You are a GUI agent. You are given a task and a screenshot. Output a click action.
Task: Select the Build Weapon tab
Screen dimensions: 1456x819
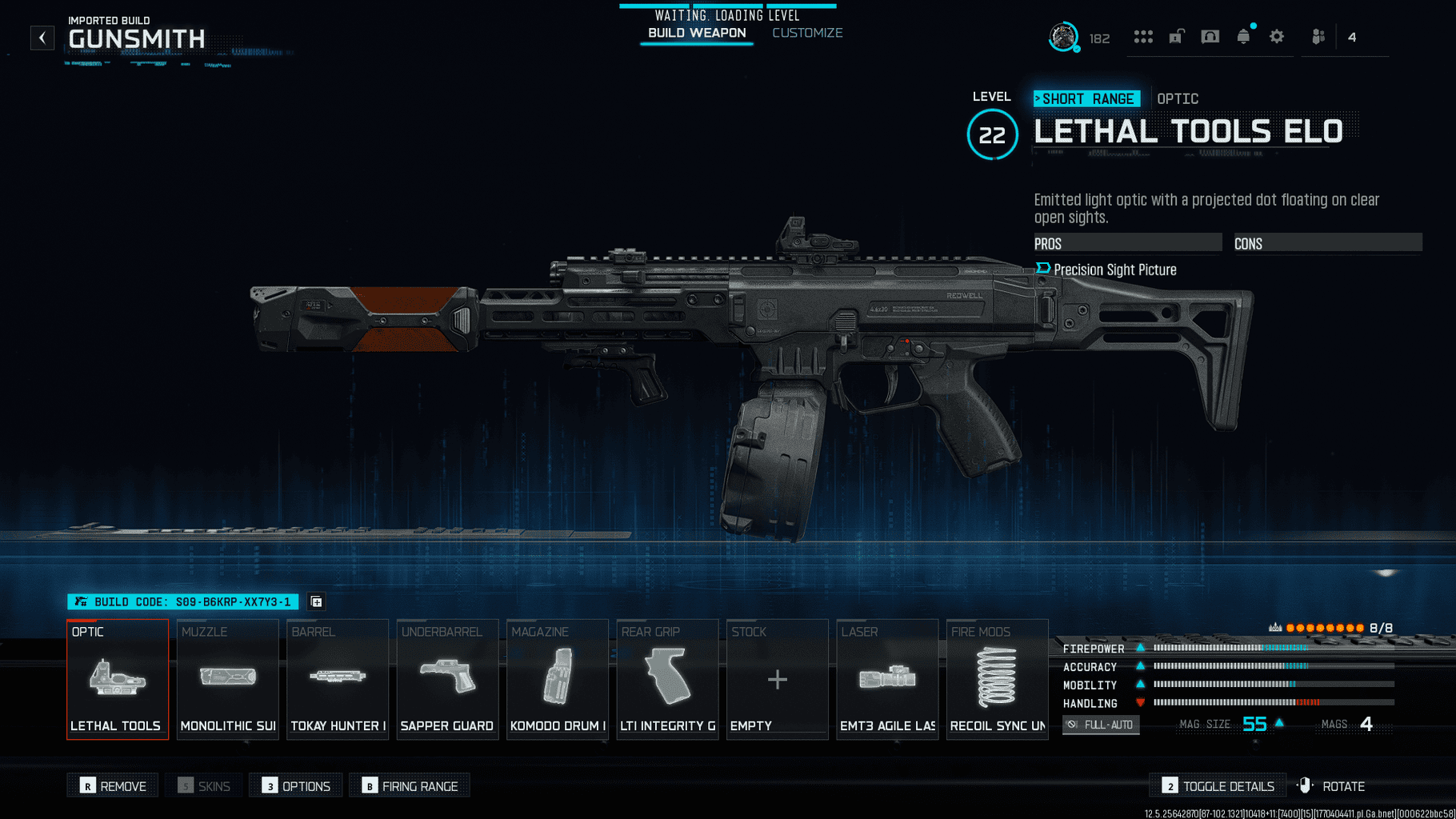(x=697, y=33)
